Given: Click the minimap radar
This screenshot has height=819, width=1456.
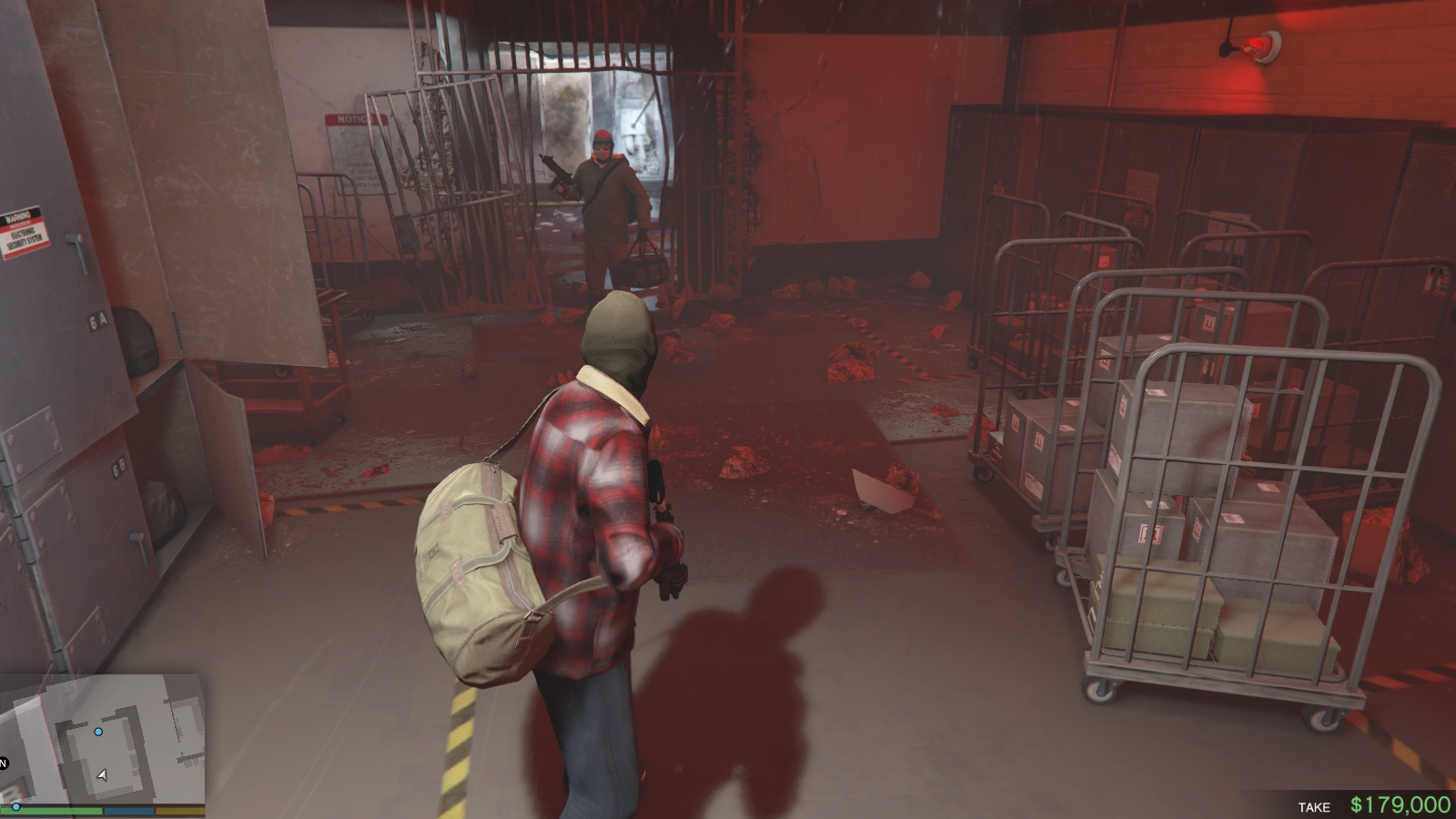Looking at the screenshot, I should (x=102, y=739).
